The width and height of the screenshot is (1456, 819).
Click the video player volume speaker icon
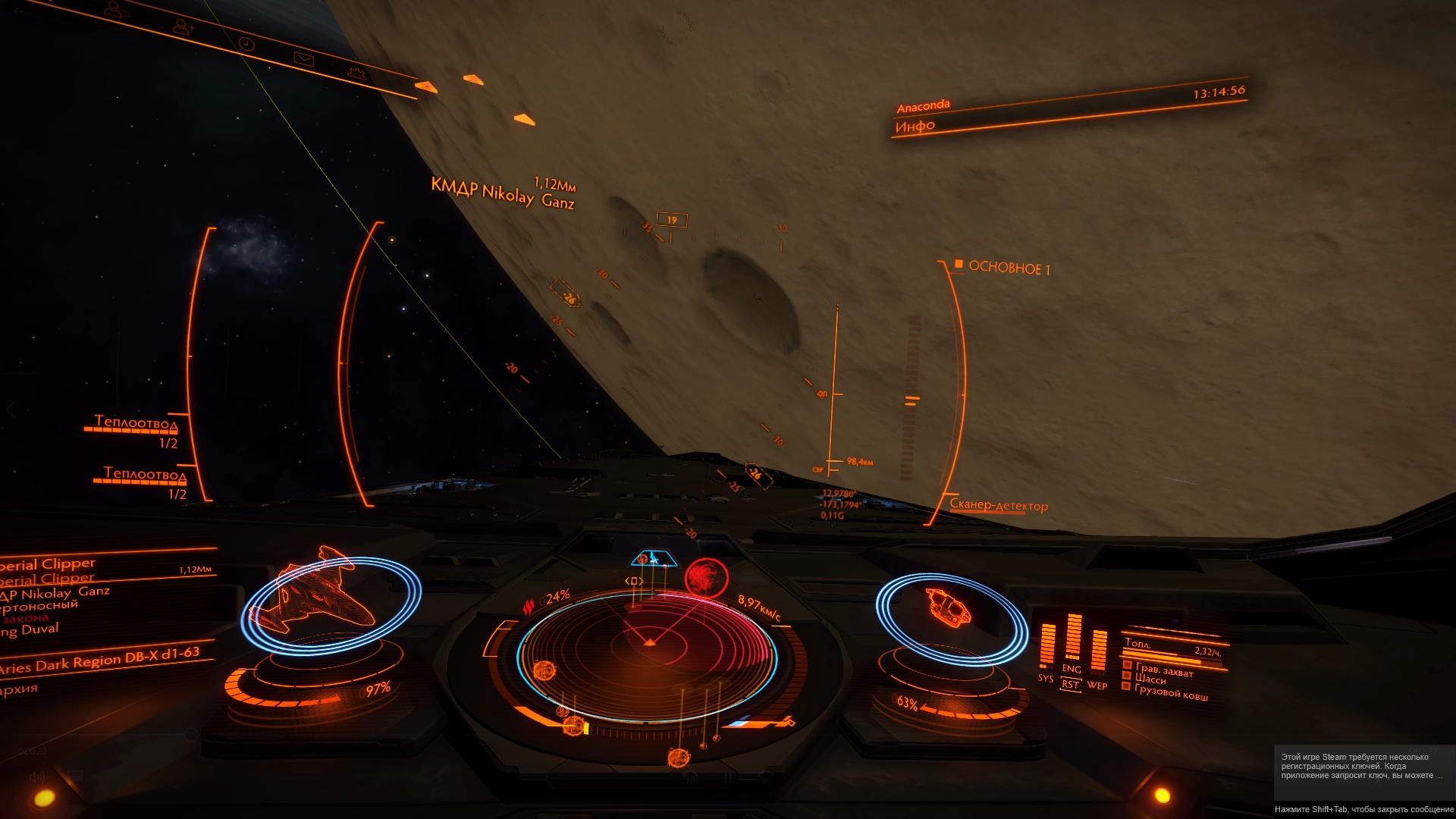36,777
